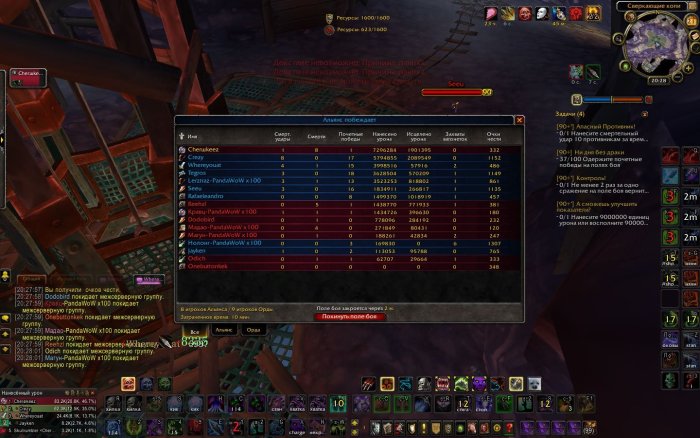Sort scoreboard by the Имя column header

[x=193, y=135]
